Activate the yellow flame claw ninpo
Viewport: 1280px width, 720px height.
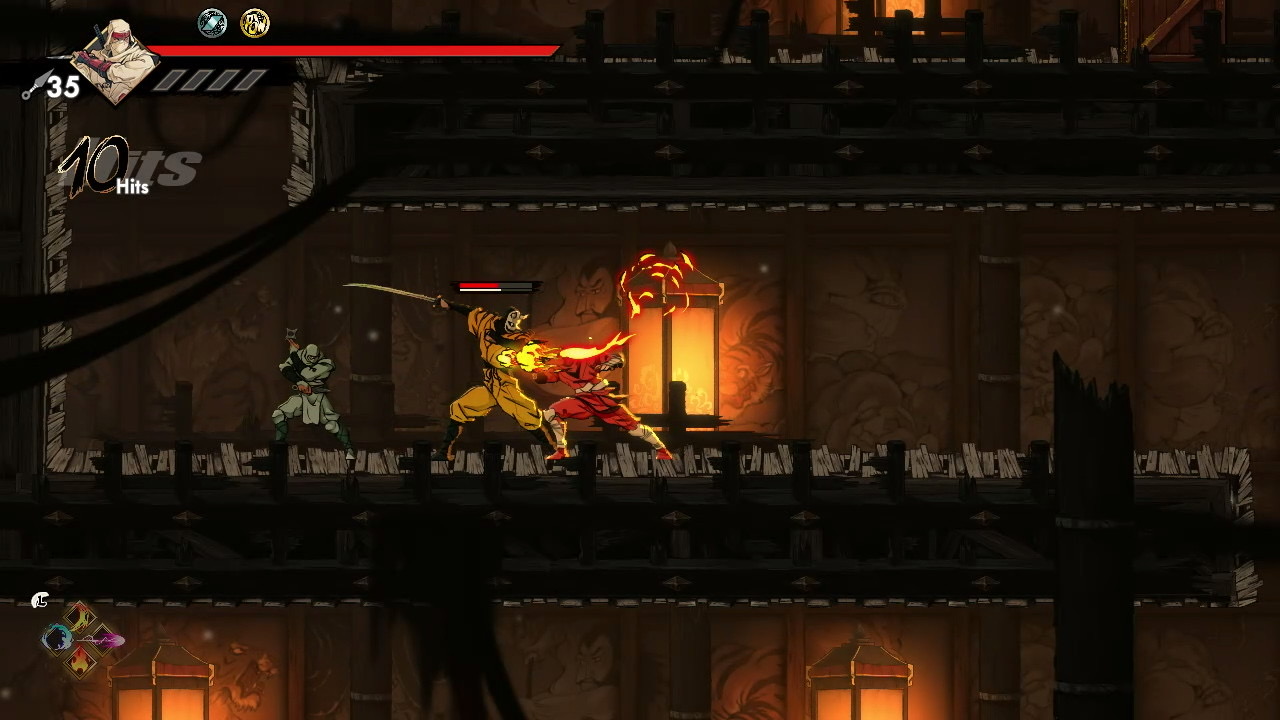(80, 616)
